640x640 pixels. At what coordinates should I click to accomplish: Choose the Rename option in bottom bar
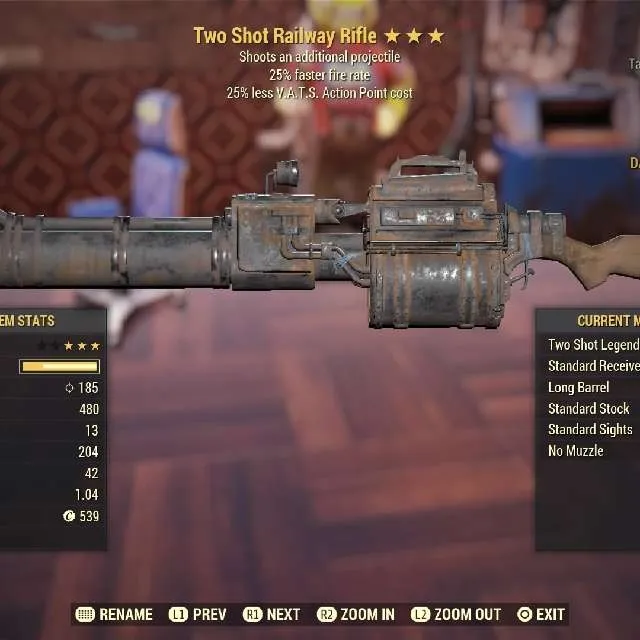click(x=115, y=614)
